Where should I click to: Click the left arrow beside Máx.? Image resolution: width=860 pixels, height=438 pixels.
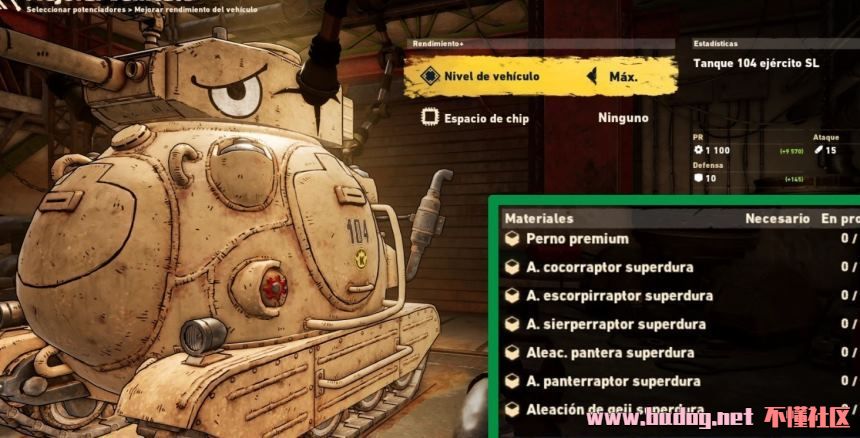coord(592,76)
